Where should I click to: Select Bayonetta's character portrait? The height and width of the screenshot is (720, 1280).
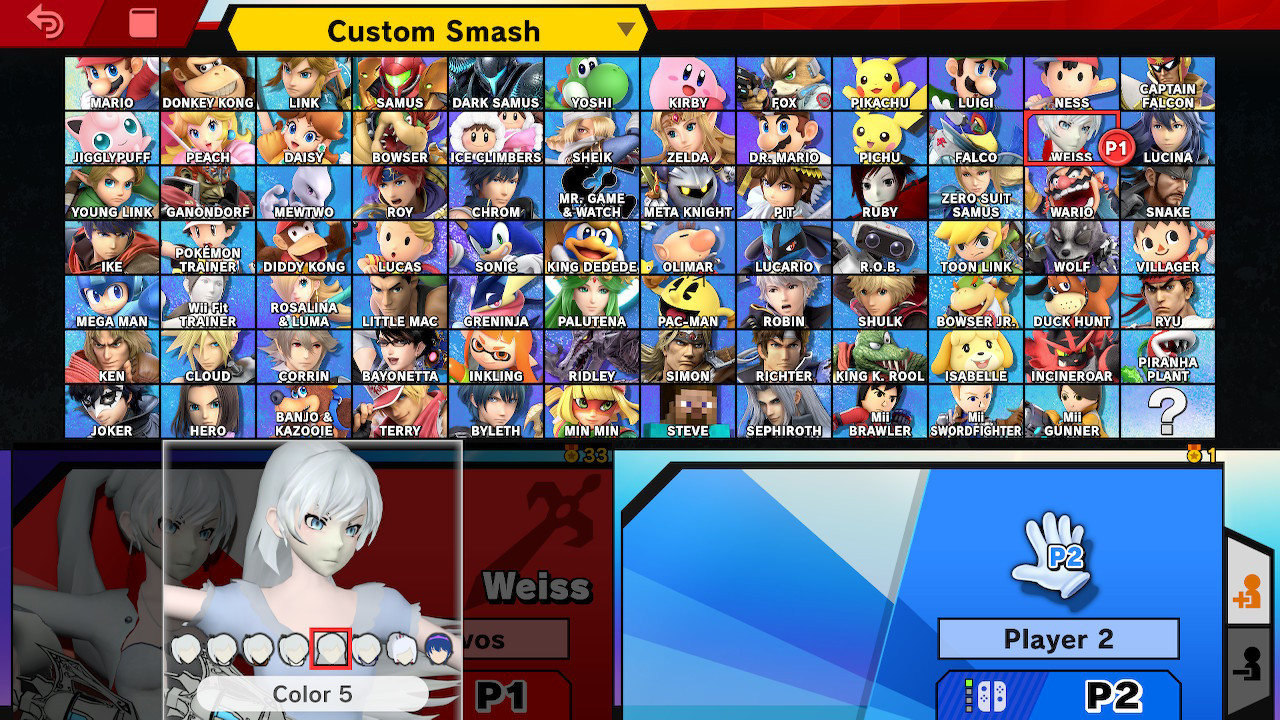(x=400, y=354)
